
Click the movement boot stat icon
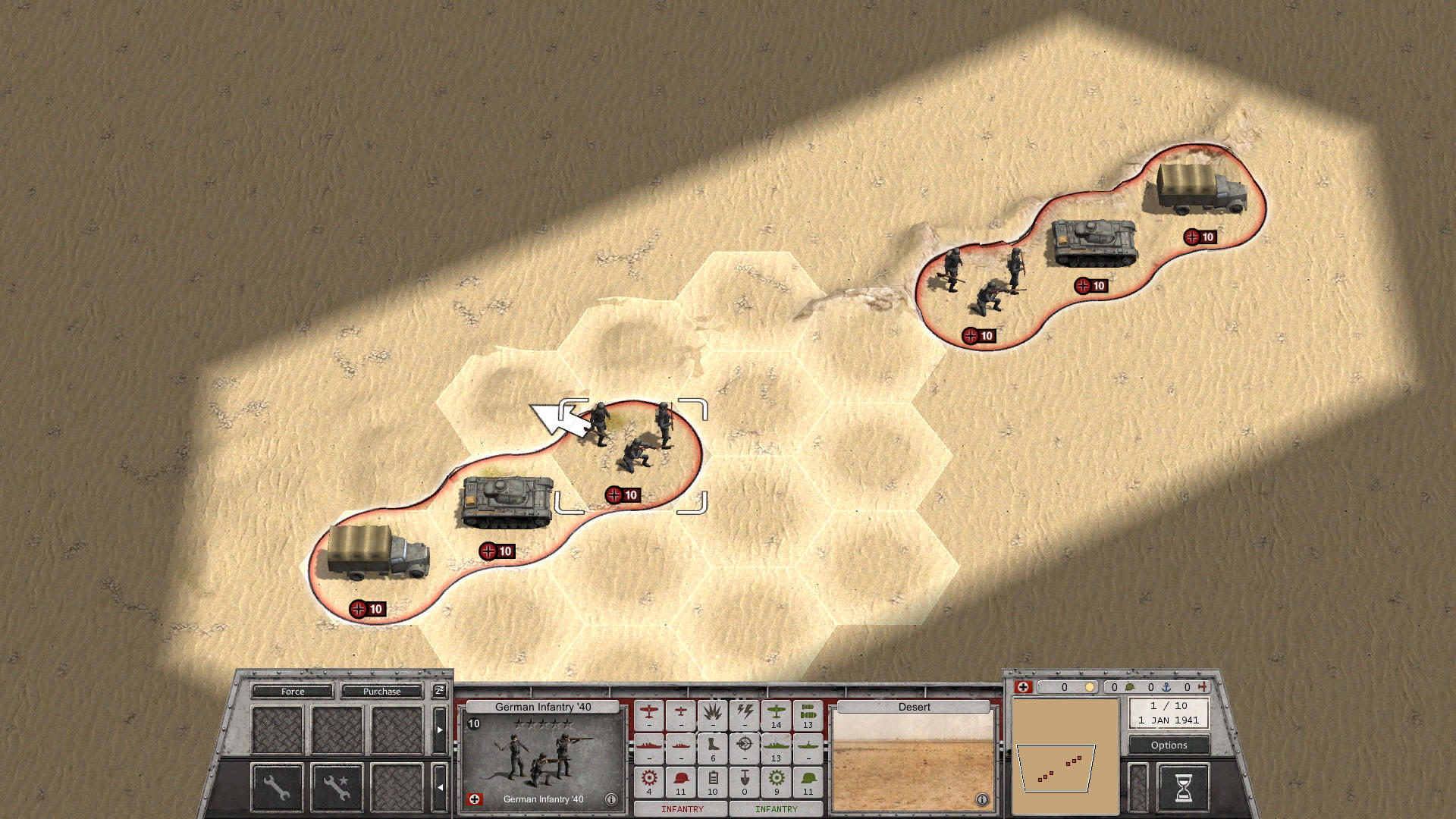[712, 745]
